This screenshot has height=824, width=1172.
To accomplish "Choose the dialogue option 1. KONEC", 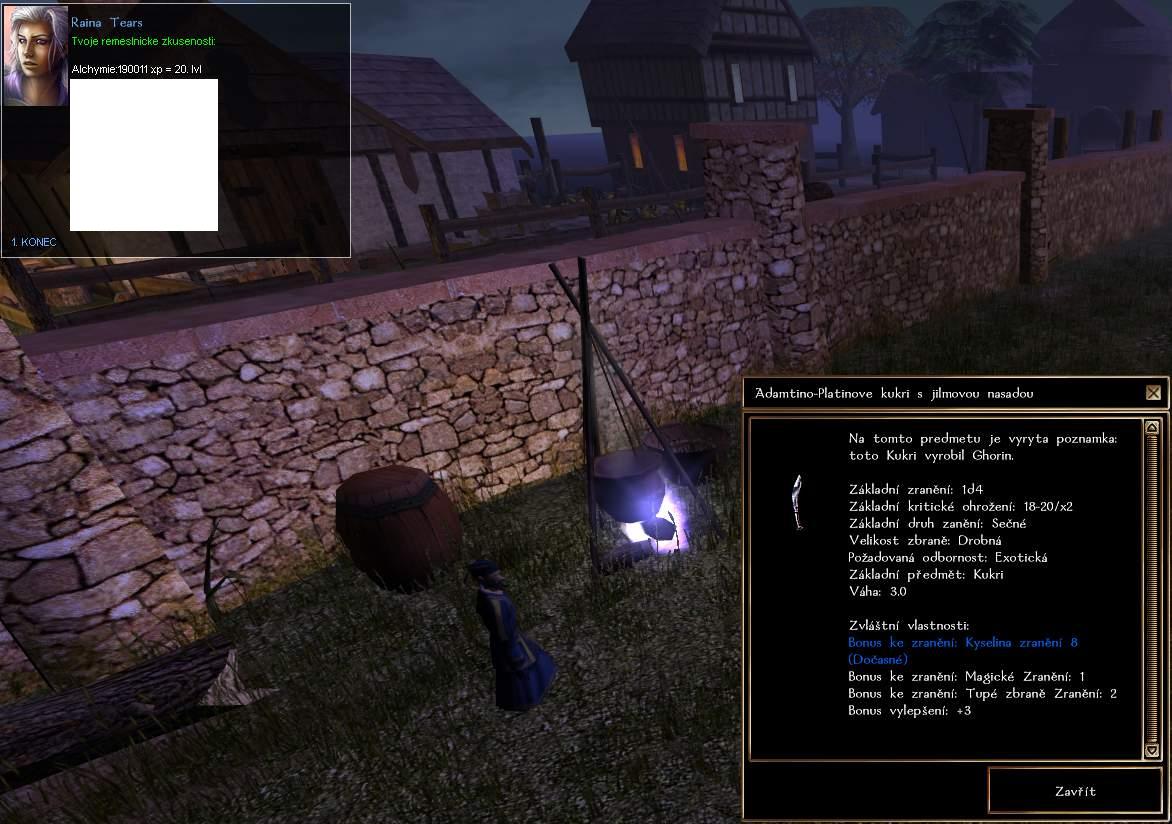I will pos(34,242).
